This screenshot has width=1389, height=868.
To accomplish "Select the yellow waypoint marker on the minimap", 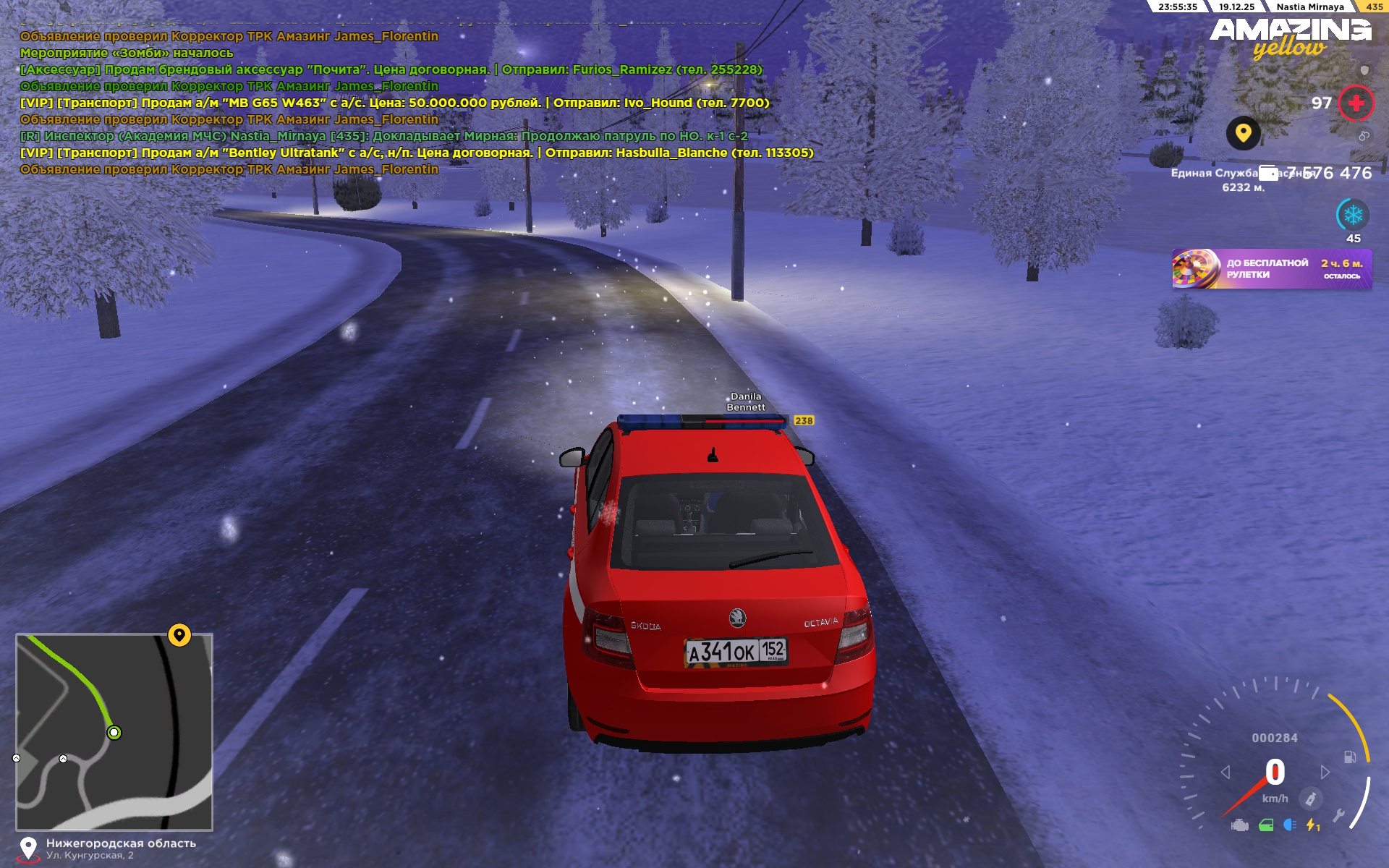I will pos(179,635).
